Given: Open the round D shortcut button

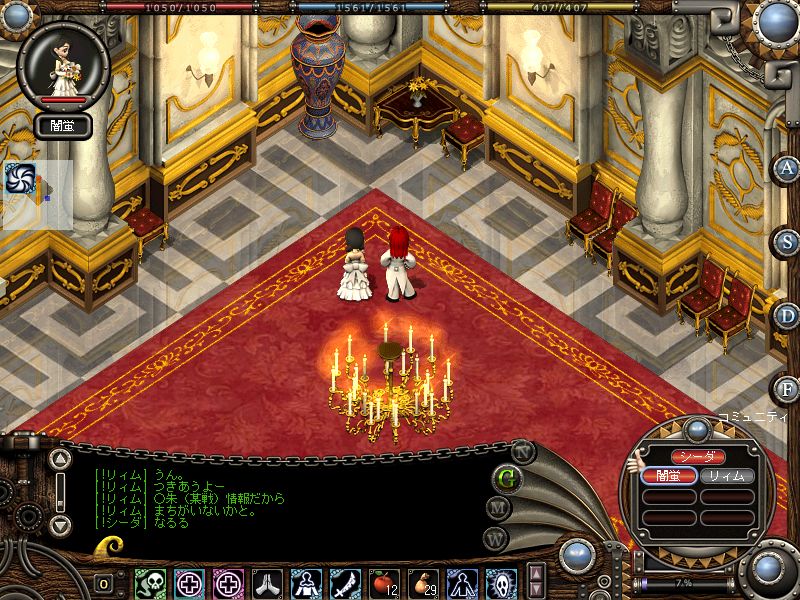Looking at the screenshot, I should [x=787, y=315].
